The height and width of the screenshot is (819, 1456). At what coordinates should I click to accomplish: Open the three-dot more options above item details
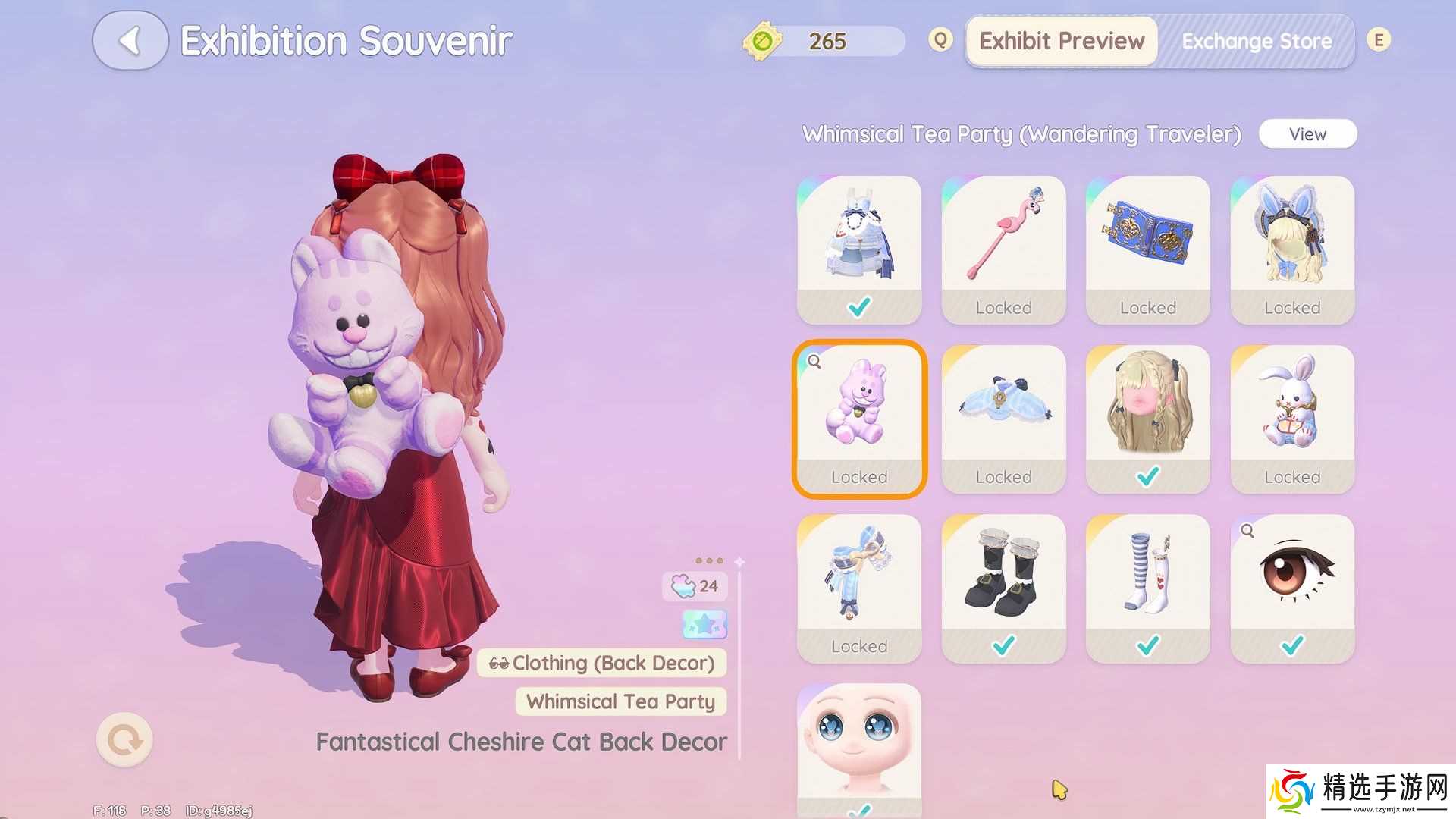(x=709, y=561)
